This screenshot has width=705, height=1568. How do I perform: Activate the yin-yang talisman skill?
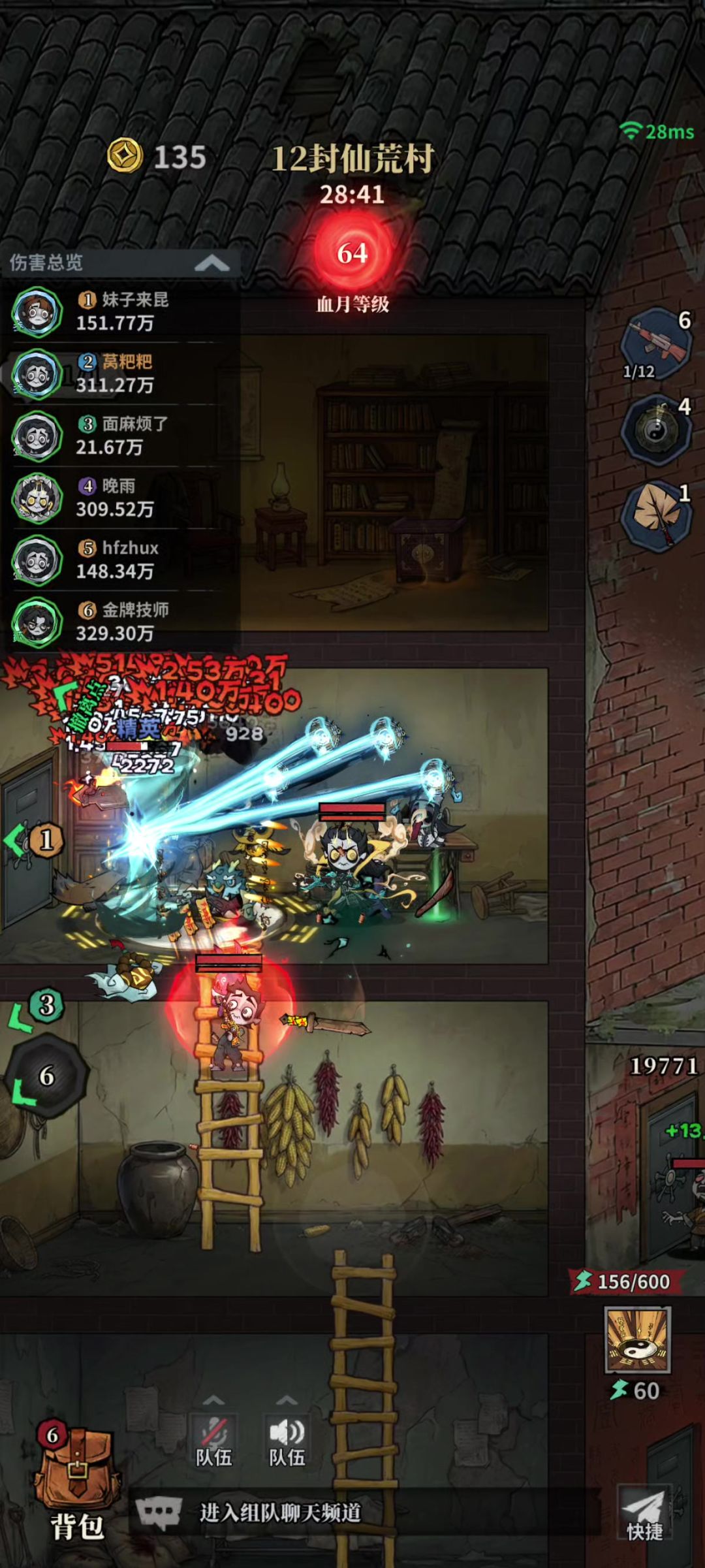637,1340
